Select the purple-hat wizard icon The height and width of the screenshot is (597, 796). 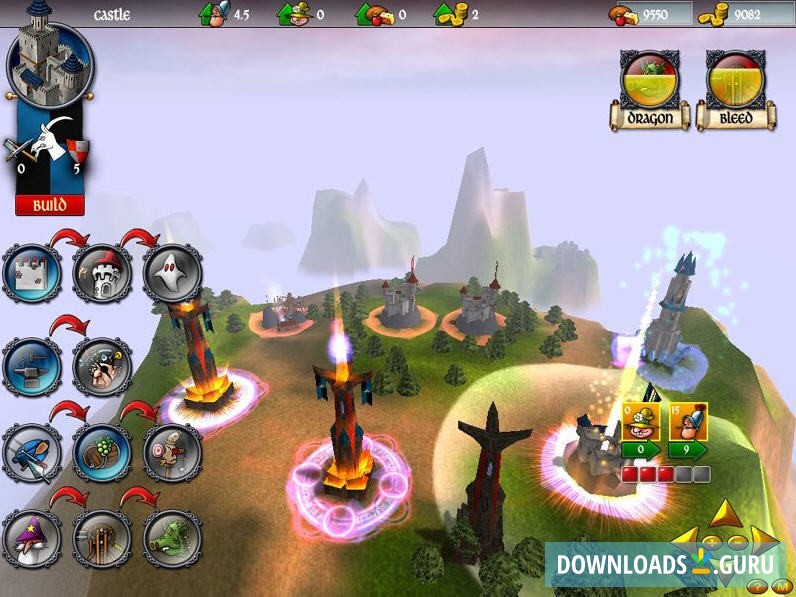pyautogui.click(x=32, y=538)
